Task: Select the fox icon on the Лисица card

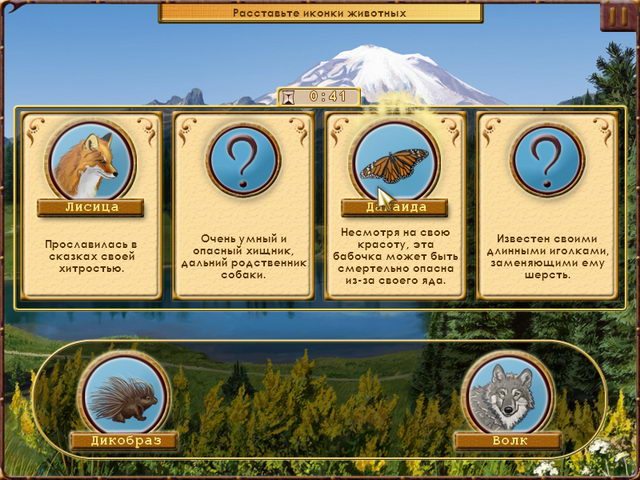Action: [x=90, y=160]
